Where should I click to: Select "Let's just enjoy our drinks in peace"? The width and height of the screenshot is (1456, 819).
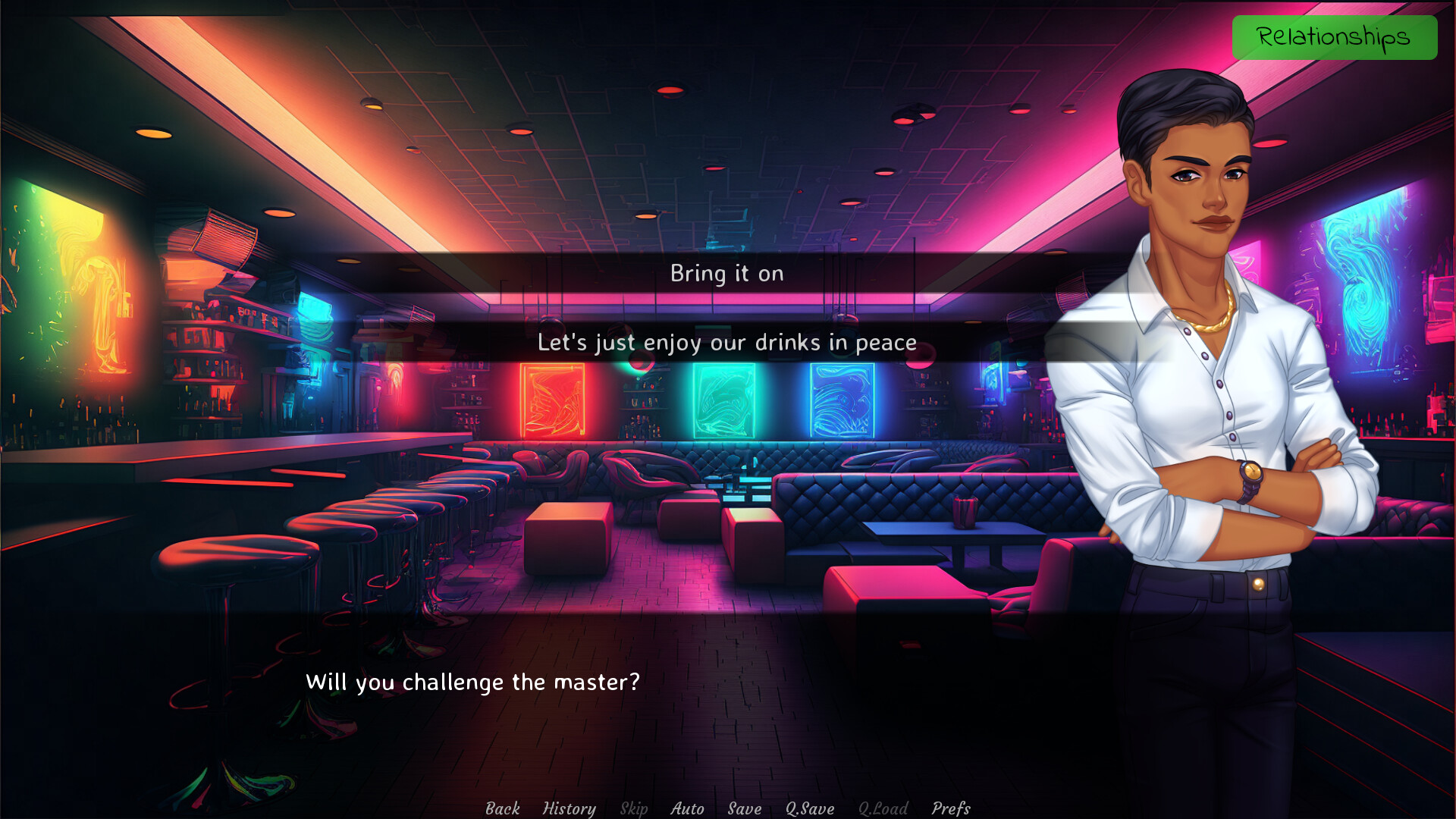tap(726, 342)
